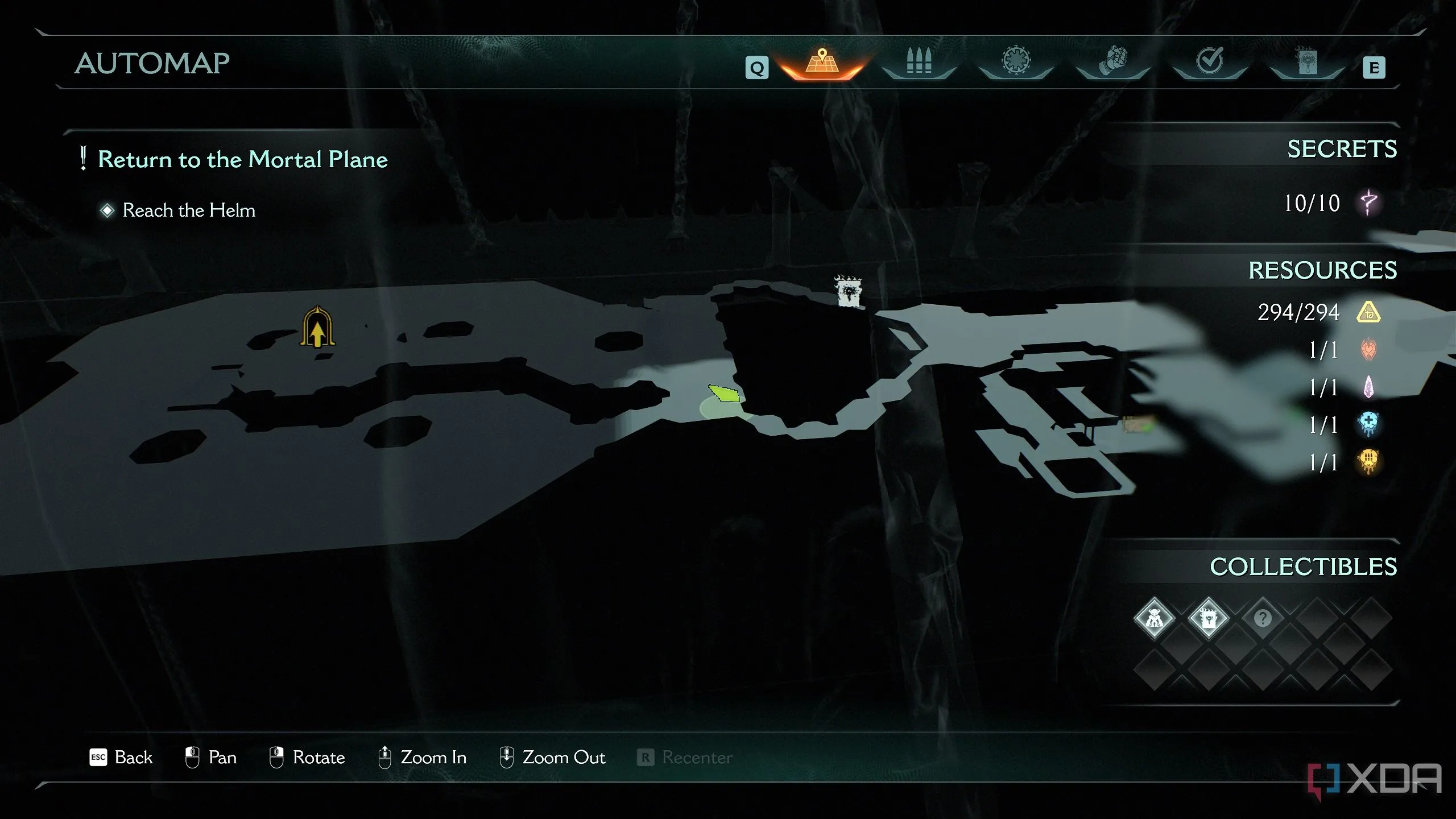Select the green player position marker
The image size is (1456, 819).
click(725, 394)
